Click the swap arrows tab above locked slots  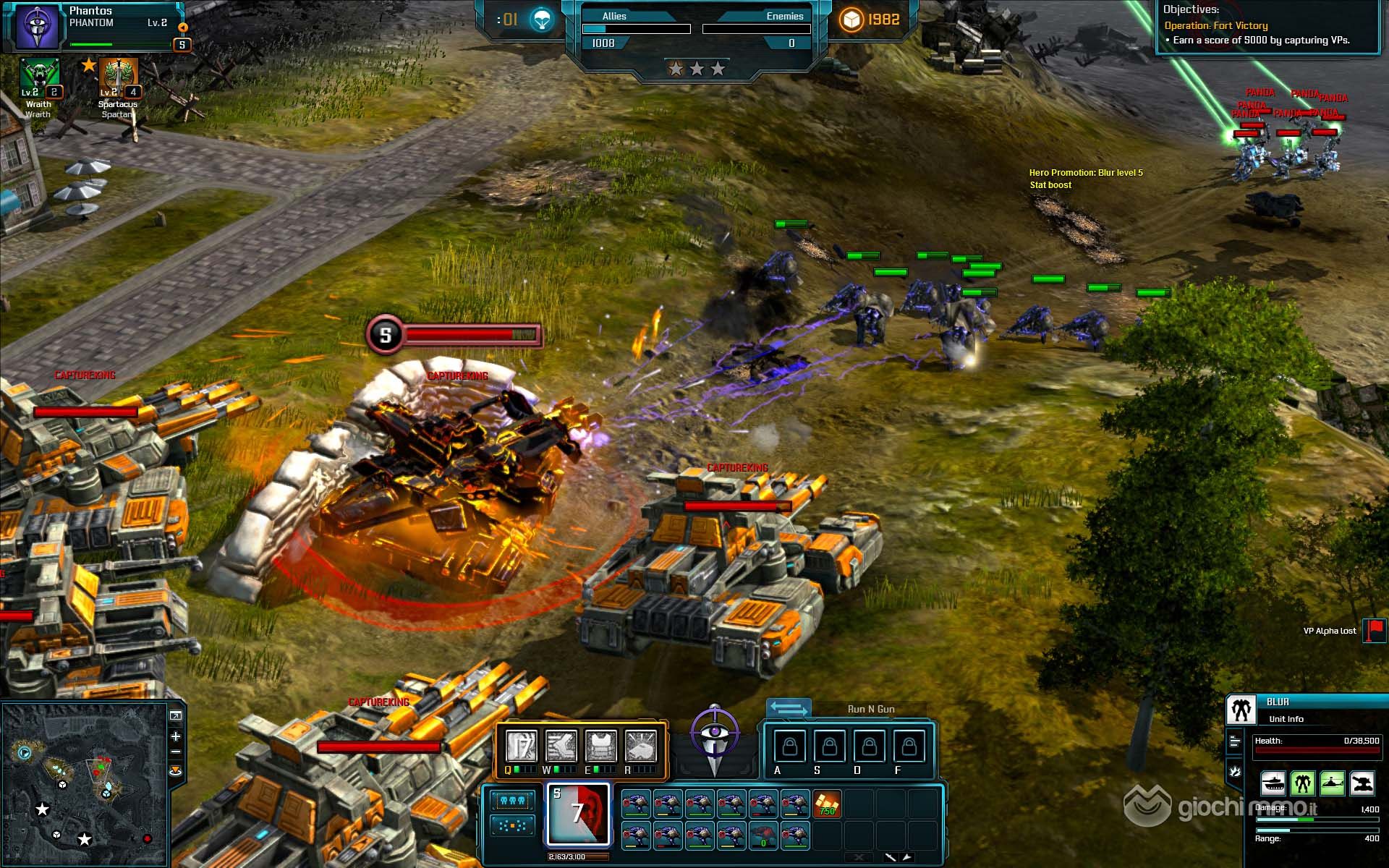(788, 709)
